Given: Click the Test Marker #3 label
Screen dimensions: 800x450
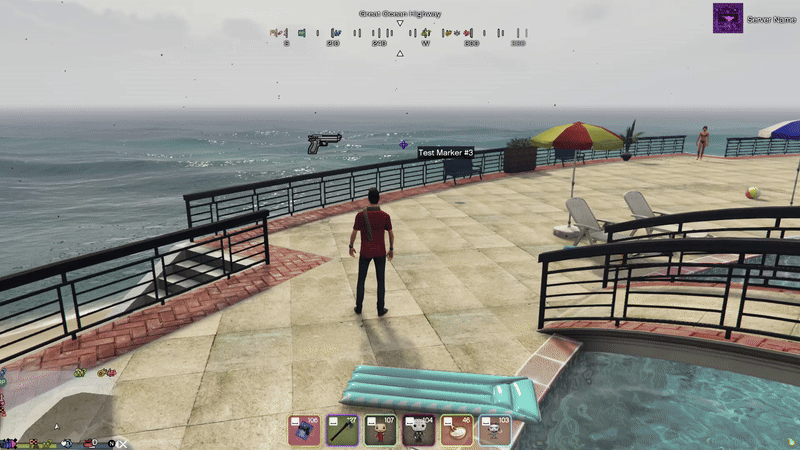Looking at the screenshot, I should pyautogui.click(x=446, y=152).
